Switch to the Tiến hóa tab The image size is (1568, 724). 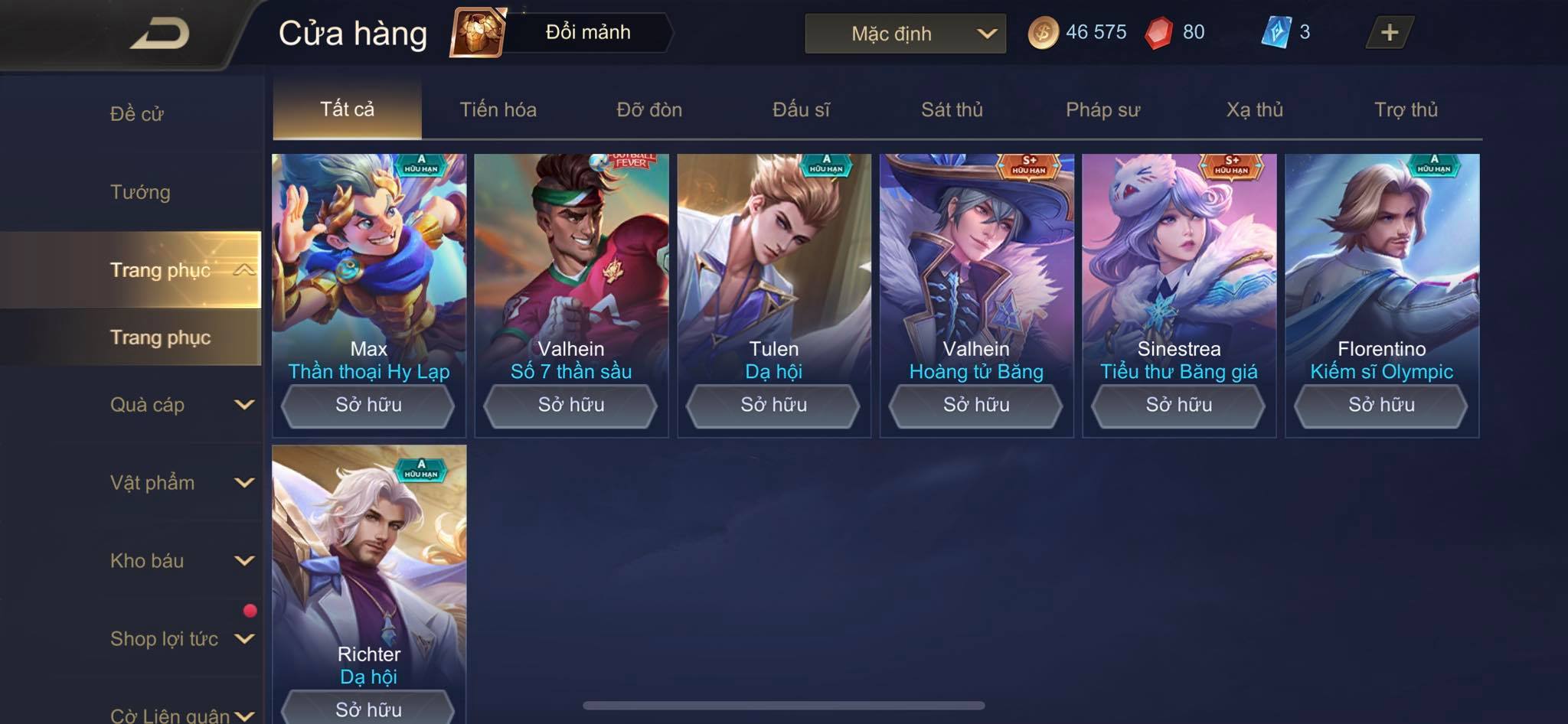498,109
